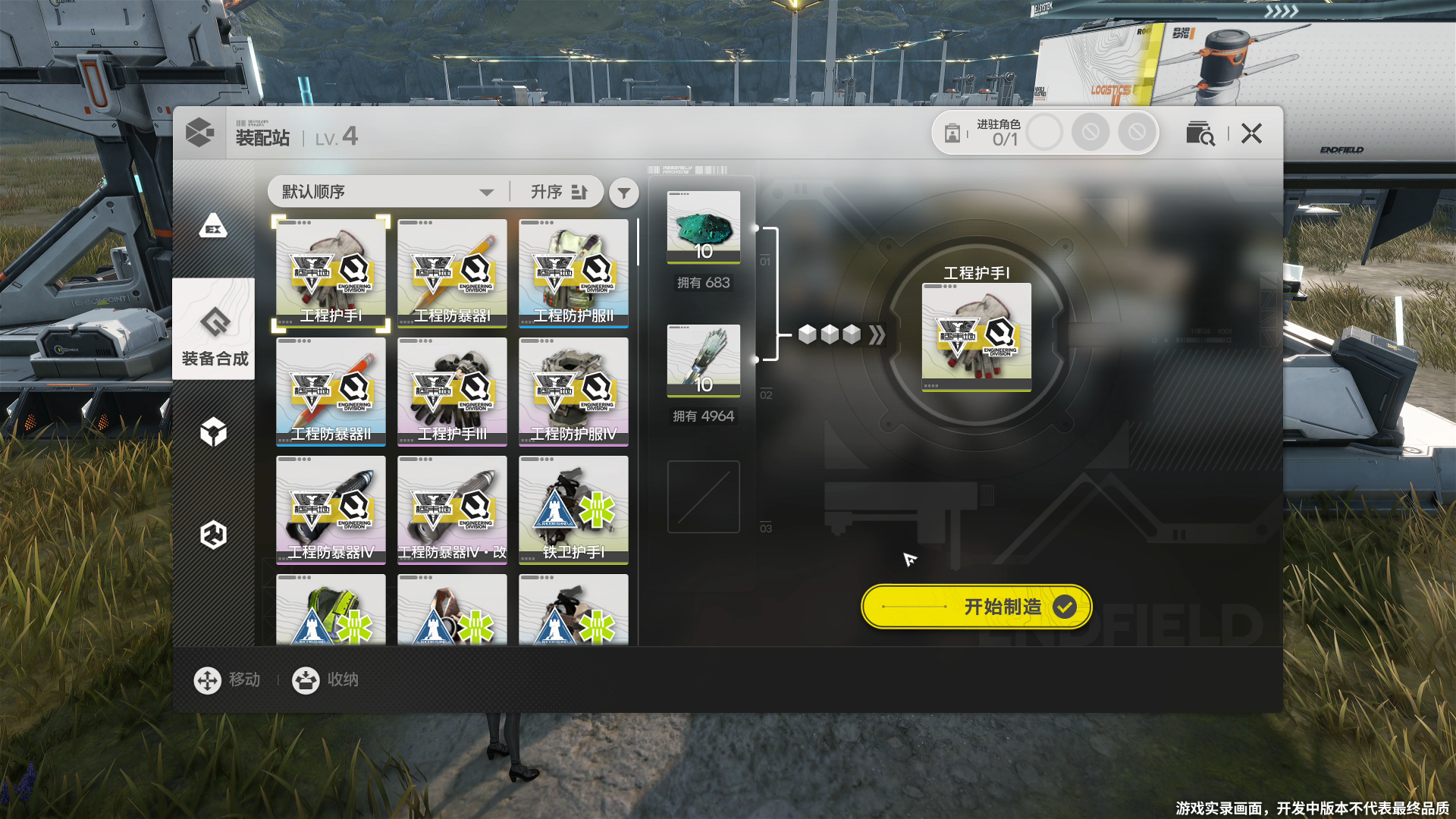Pick the 工程防暴器II recipe
Screen dimensions: 1456x819
click(331, 391)
